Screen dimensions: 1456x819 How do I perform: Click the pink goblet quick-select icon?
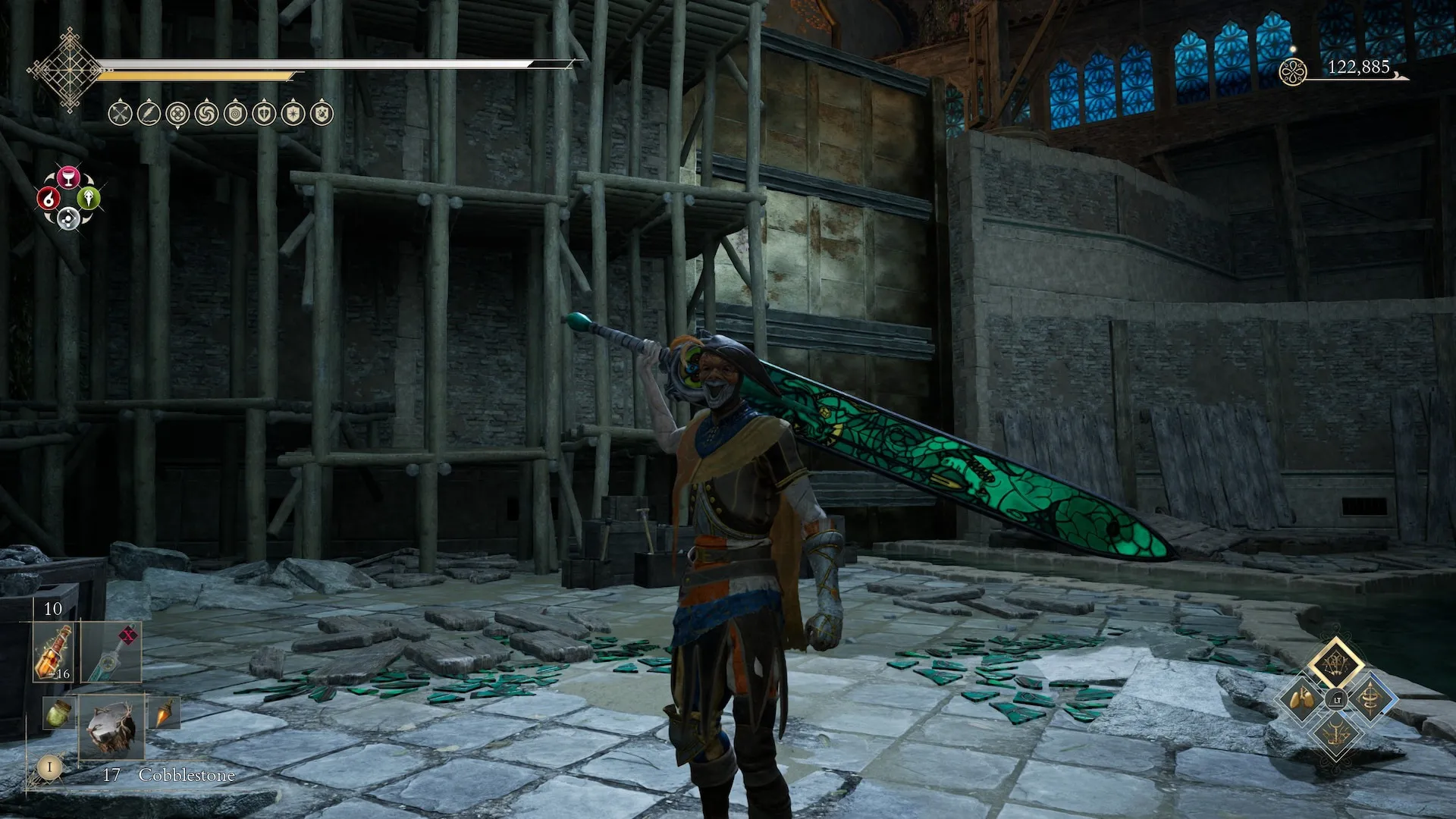tap(69, 177)
